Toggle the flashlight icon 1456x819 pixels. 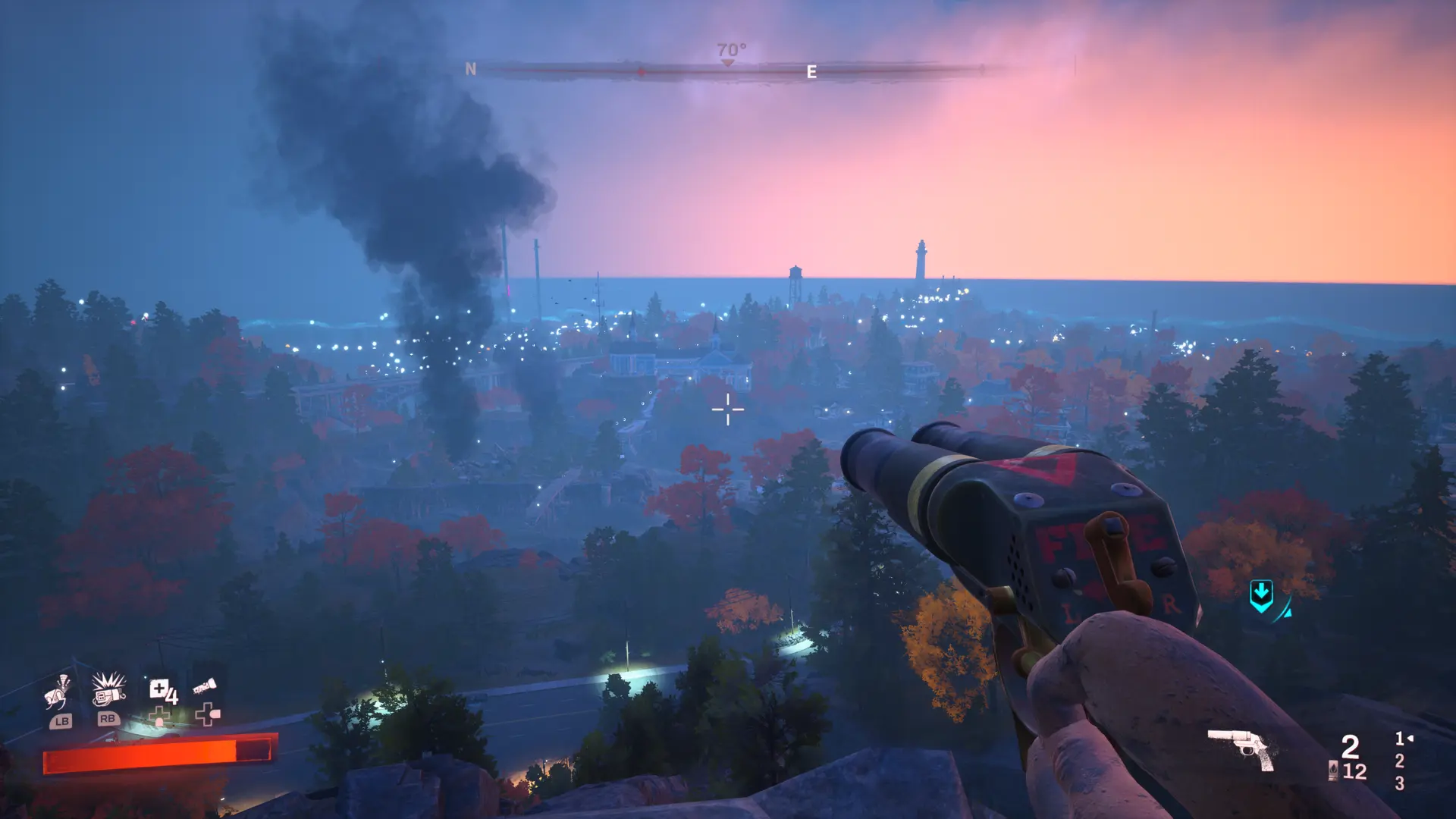(x=205, y=687)
